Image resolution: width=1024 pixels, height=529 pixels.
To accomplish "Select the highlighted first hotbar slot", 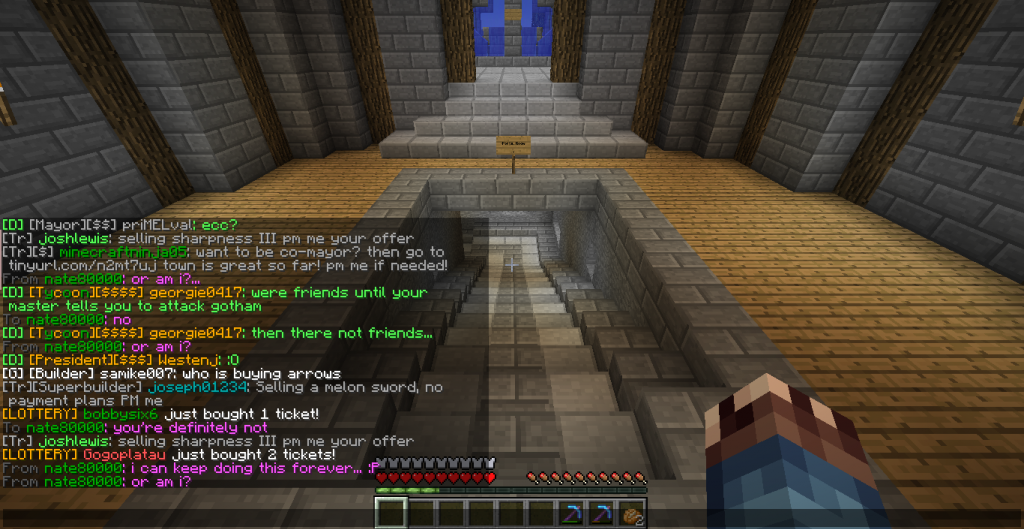I will pos(391,513).
